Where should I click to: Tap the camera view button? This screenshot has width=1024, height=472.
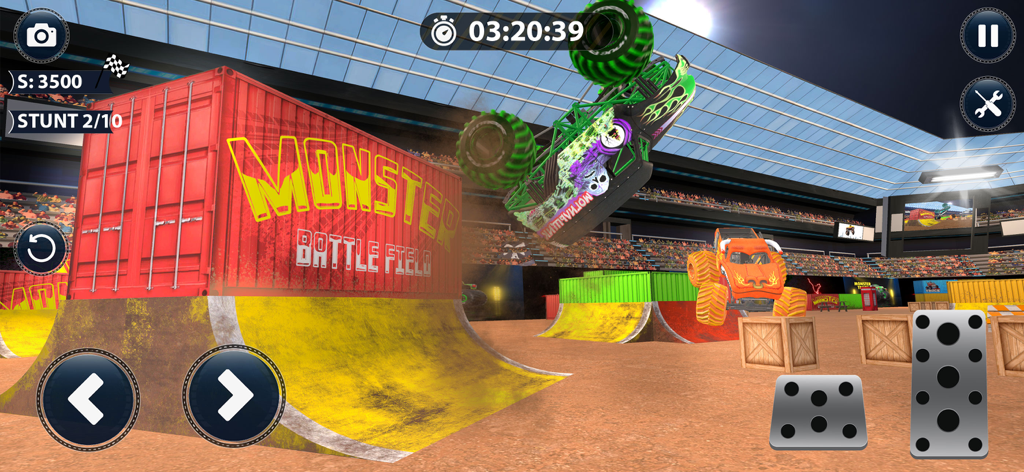(x=41, y=36)
